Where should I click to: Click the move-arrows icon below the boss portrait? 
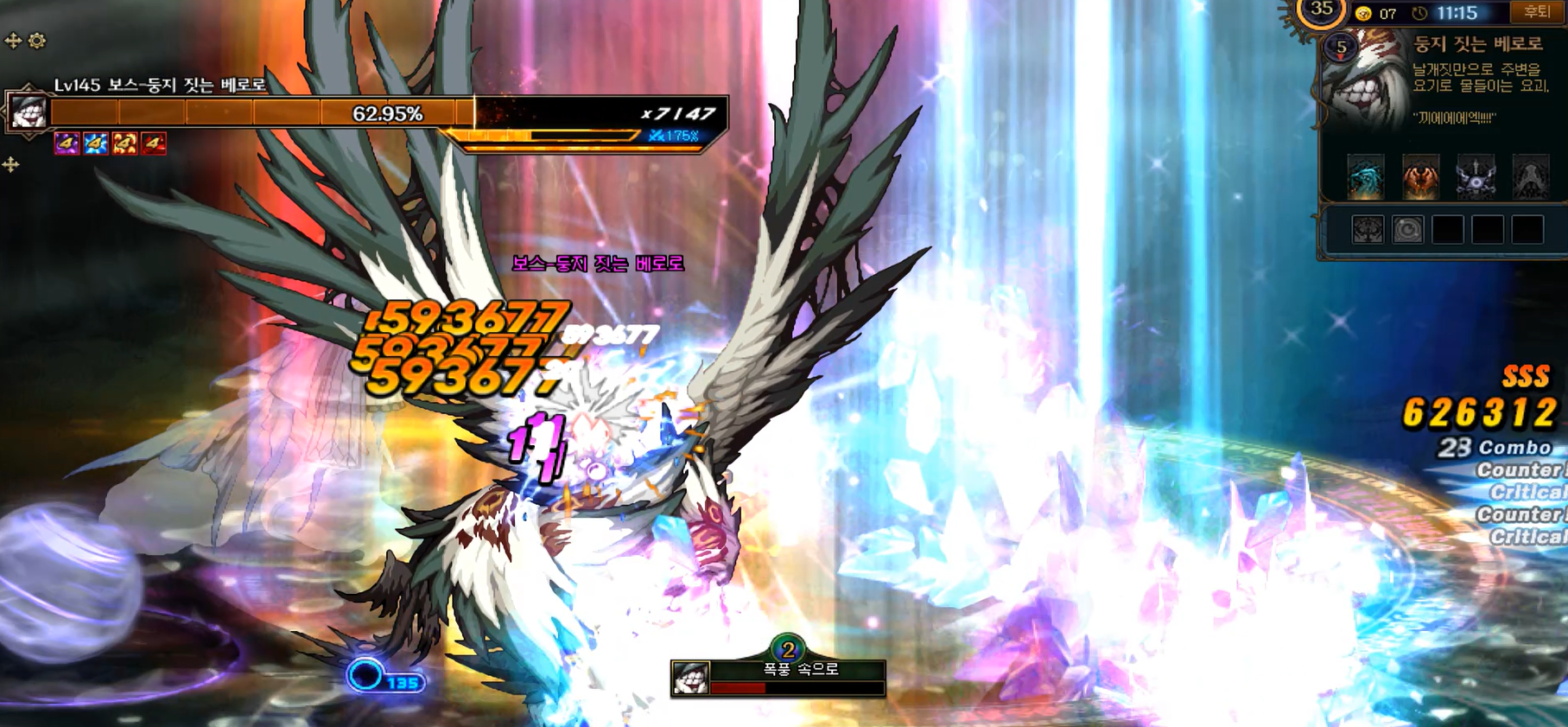[x=11, y=164]
